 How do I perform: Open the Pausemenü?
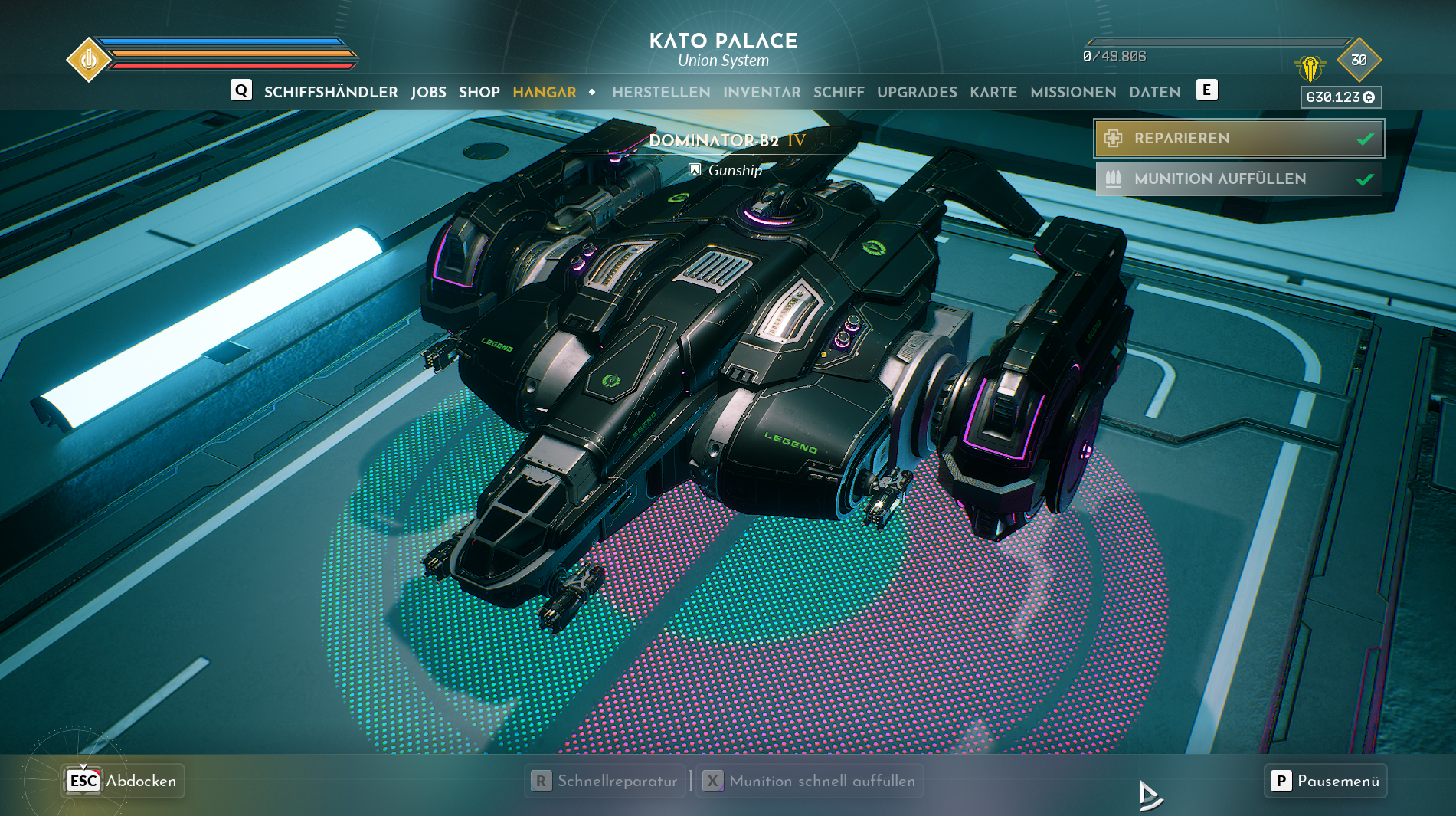[1326, 781]
